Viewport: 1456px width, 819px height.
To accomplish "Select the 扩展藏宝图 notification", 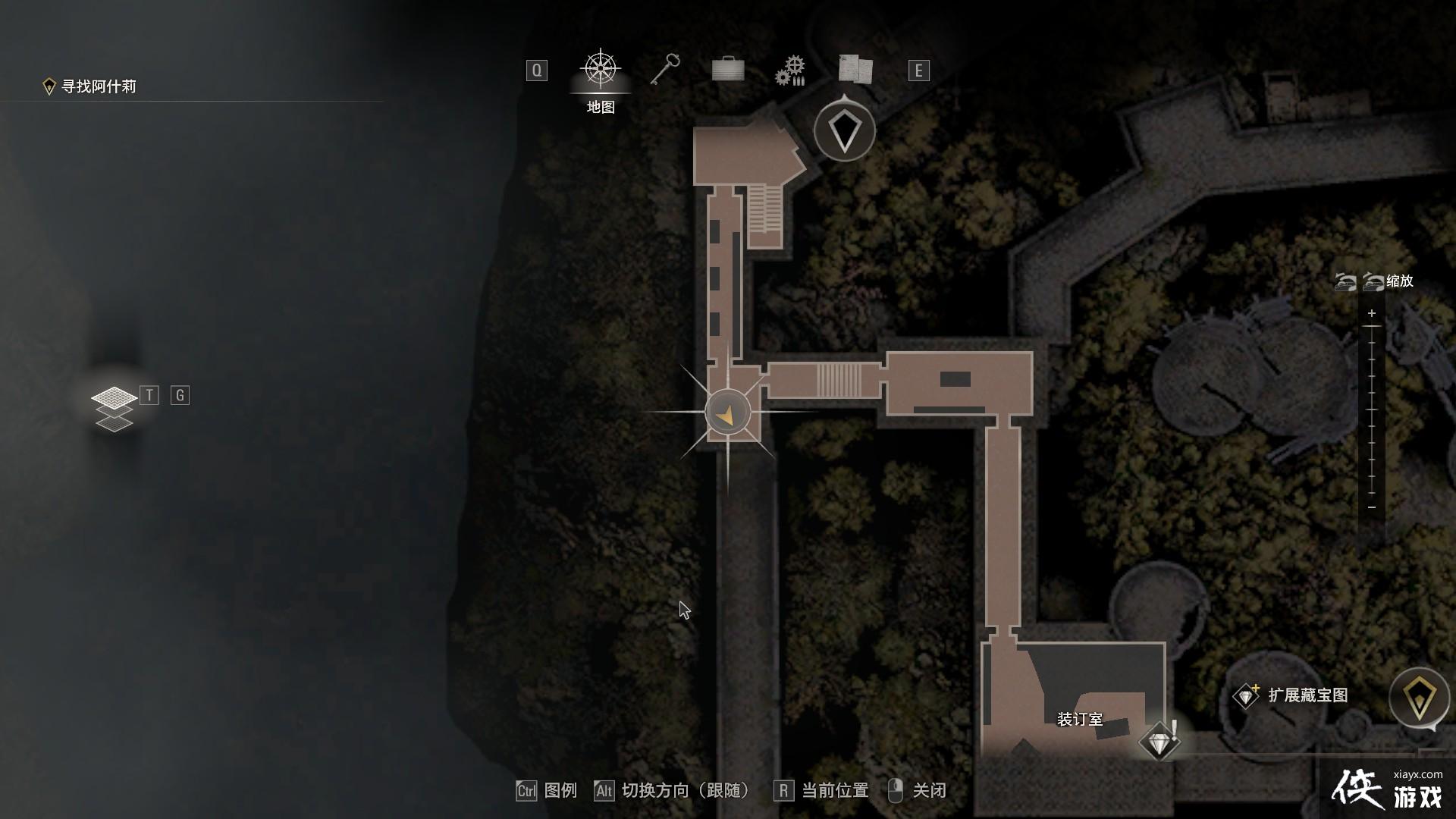I will point(1292,695).
